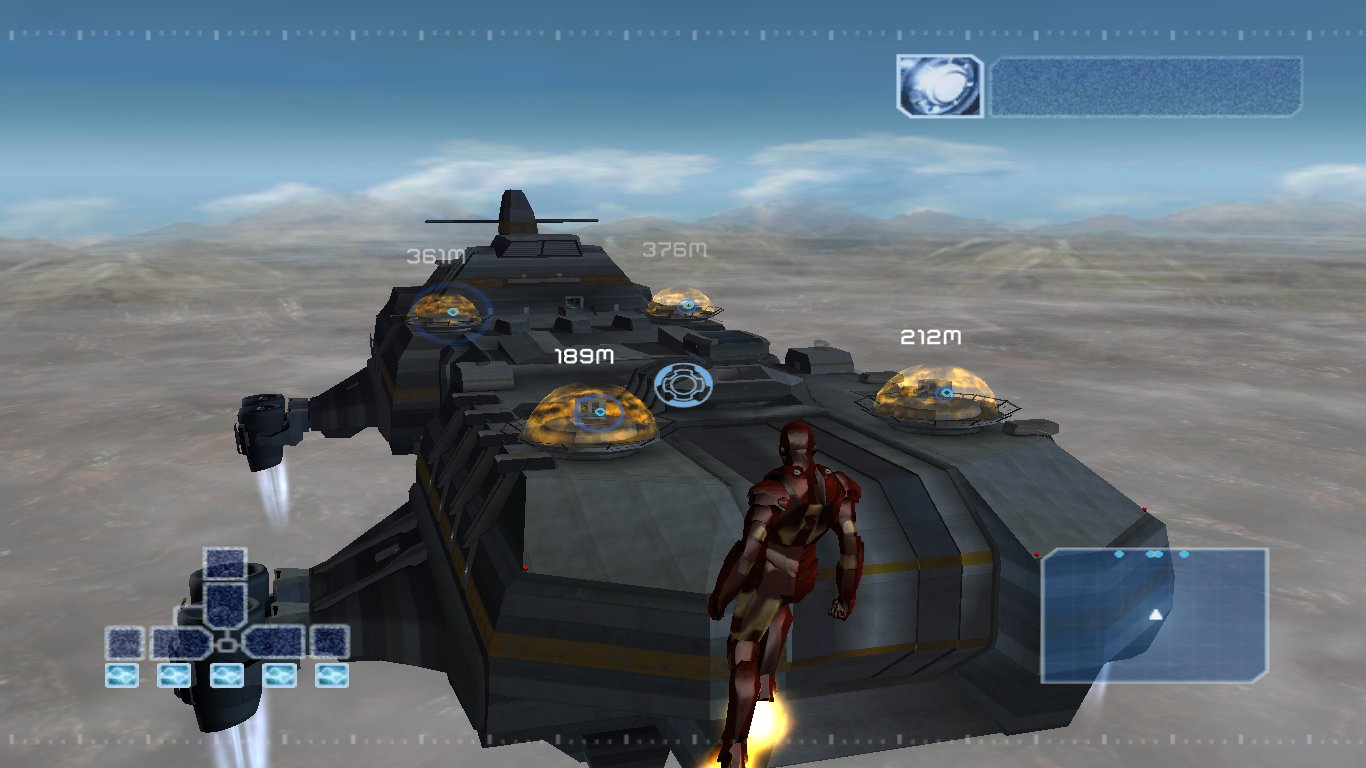Screen dimensions: 1366x768
Task: Click the arc reactor icon
Action: (x=939, y=86)
